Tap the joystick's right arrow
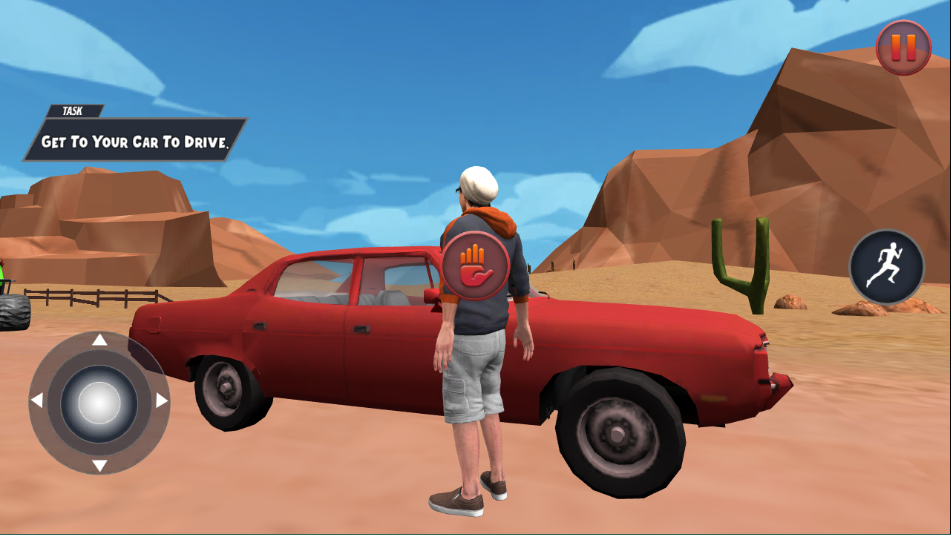 [161, 402]
